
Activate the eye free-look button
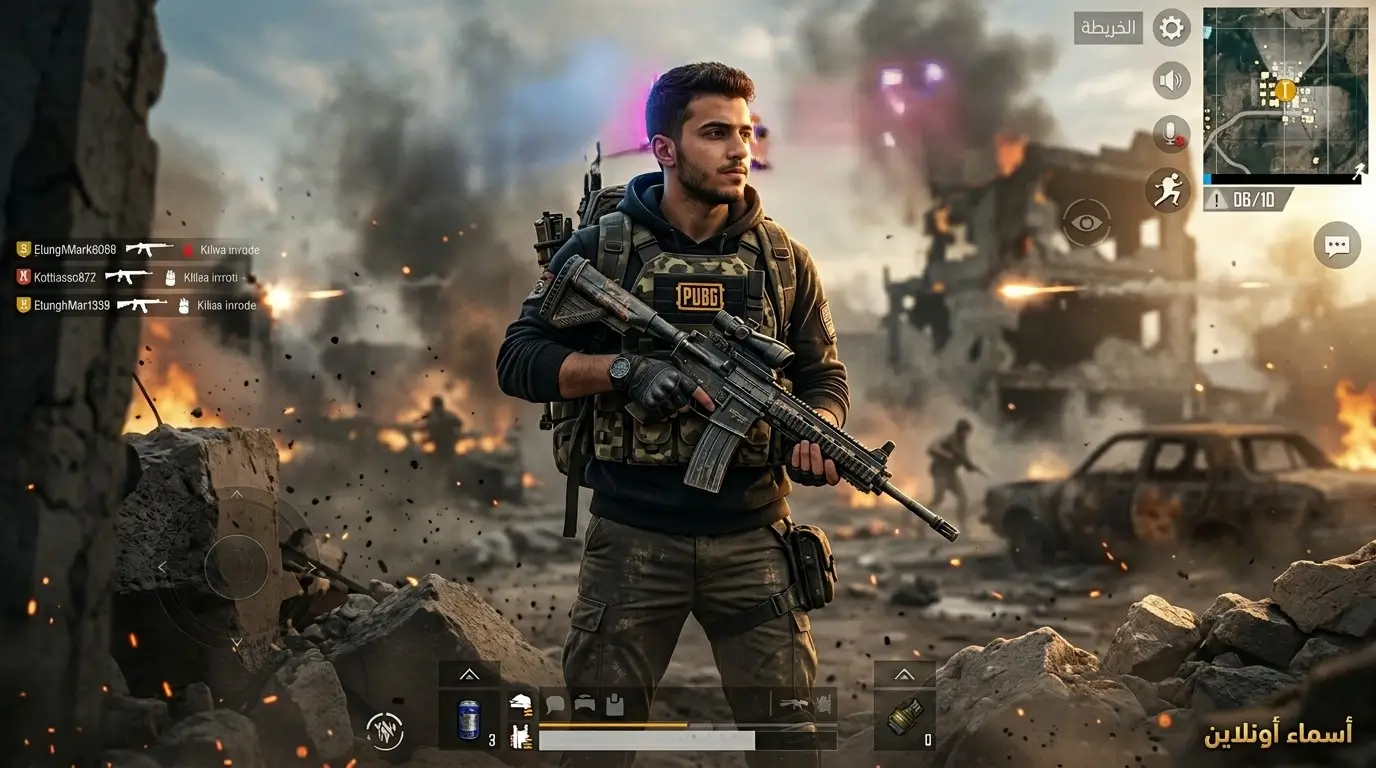pyautogui.click(x=1086, y=222)
